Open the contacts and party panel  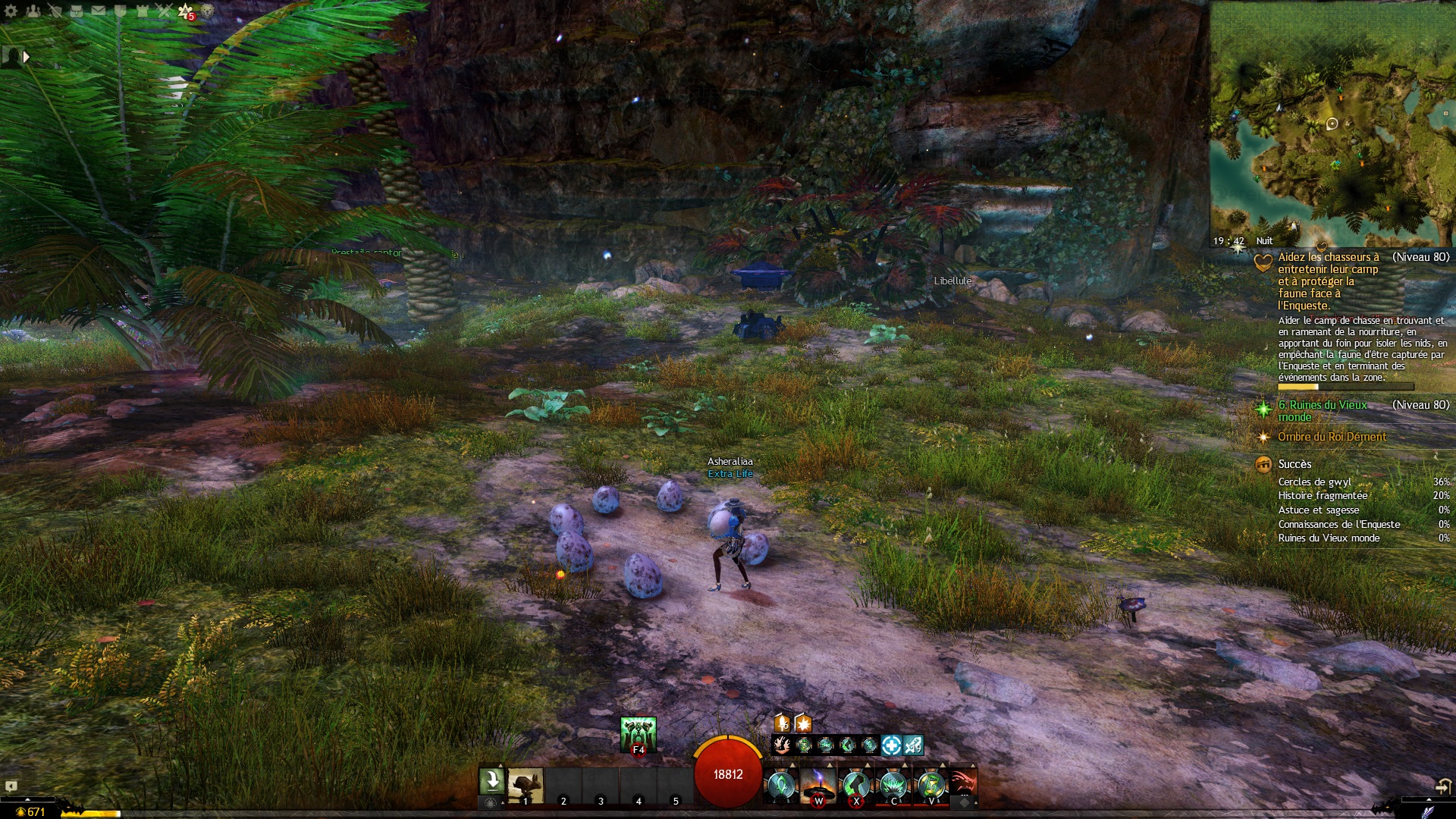(33, 11)
